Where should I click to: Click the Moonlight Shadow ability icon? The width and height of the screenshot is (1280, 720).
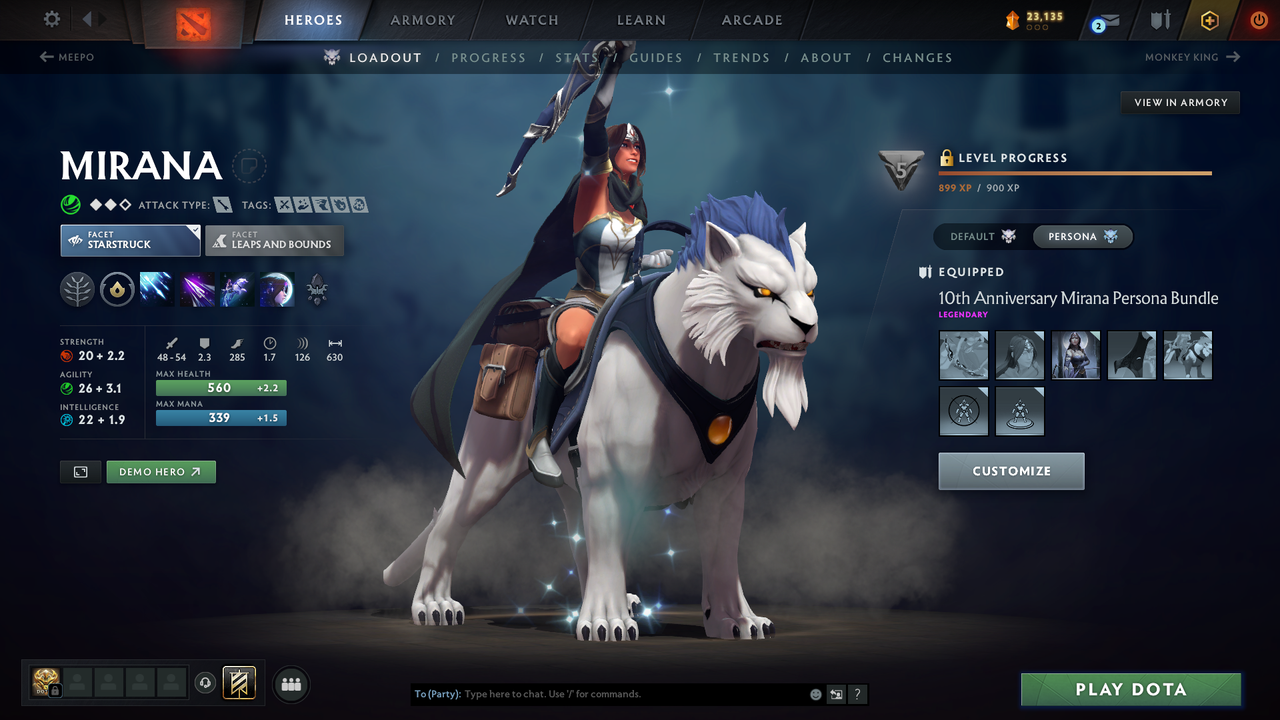pyautogui.click(x=276, y=289)
